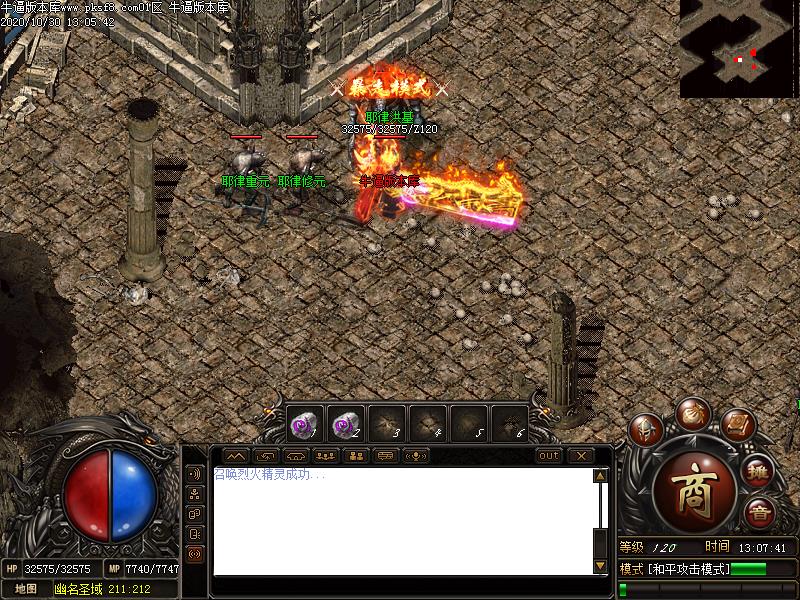Image resolution: width=800 pixels, height=600 pixels.
Task: Toggle the 音 sound button
Action: (760, 513)
